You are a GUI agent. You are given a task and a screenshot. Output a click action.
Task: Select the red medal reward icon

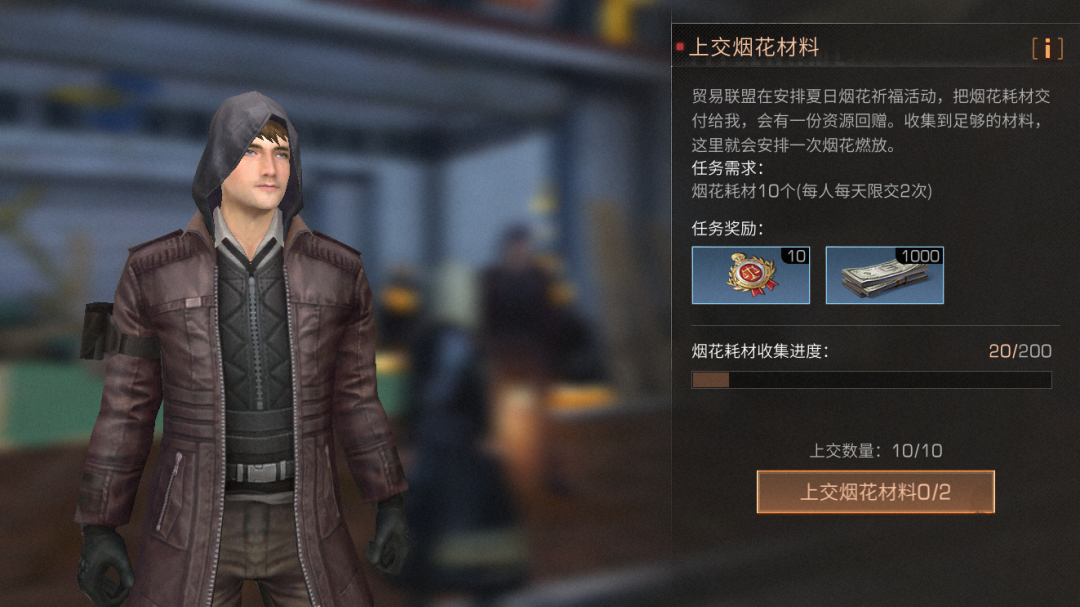coord(750,275)
